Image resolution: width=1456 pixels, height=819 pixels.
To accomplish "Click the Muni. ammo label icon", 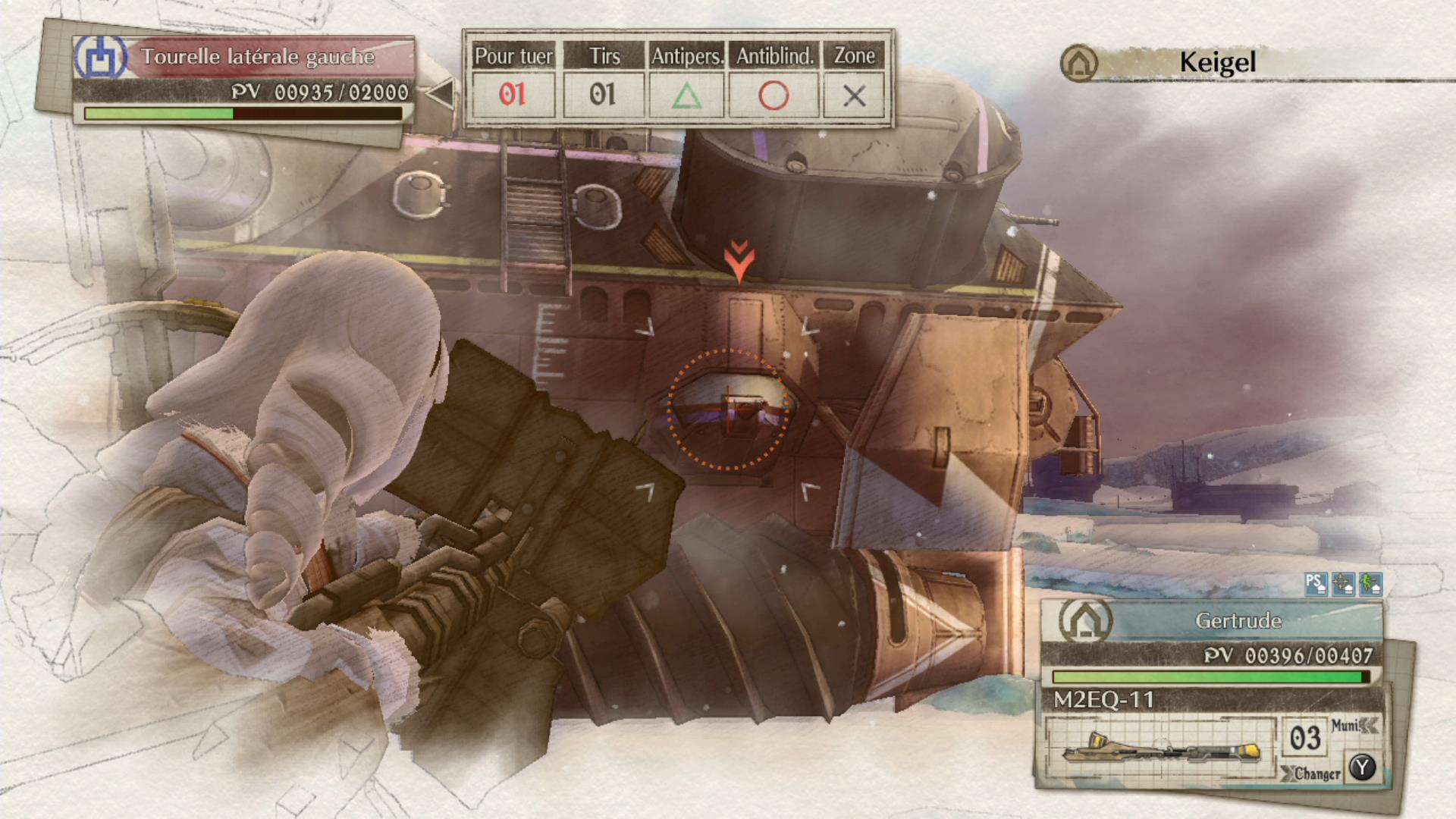I will point(1348,725).
